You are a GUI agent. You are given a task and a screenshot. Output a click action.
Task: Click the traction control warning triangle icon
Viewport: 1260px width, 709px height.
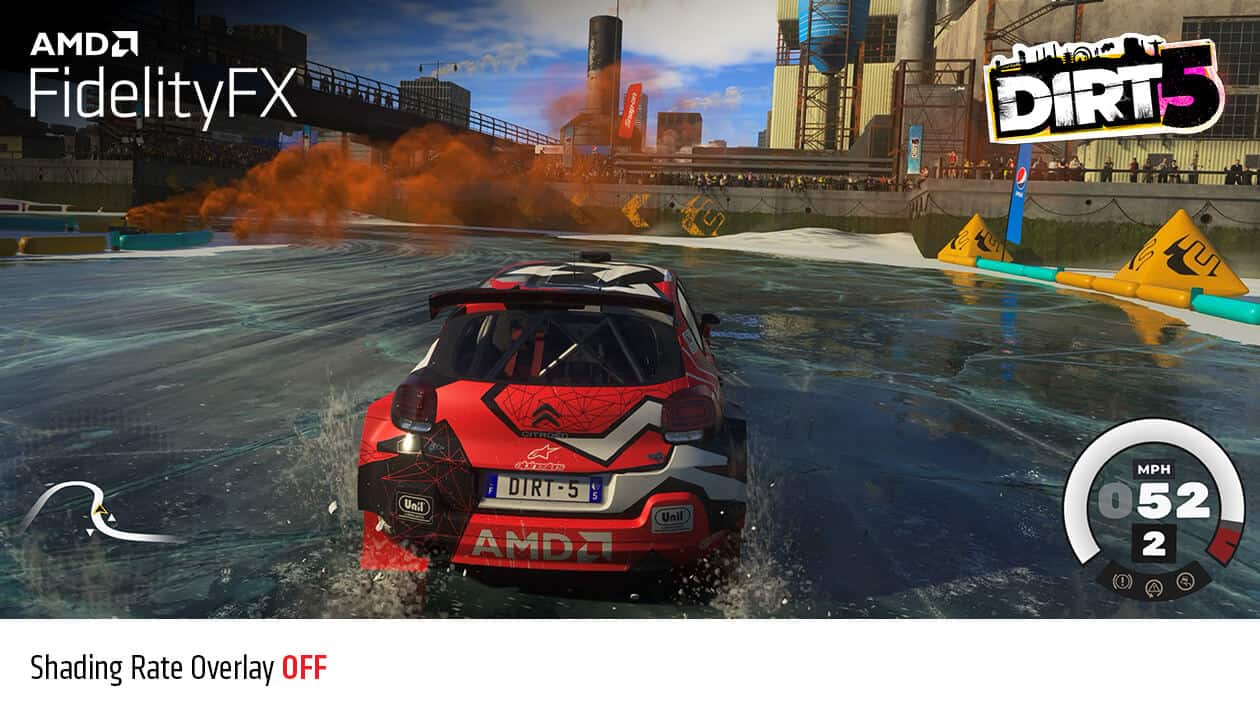pyautogui.click(x=1153, y=586)
